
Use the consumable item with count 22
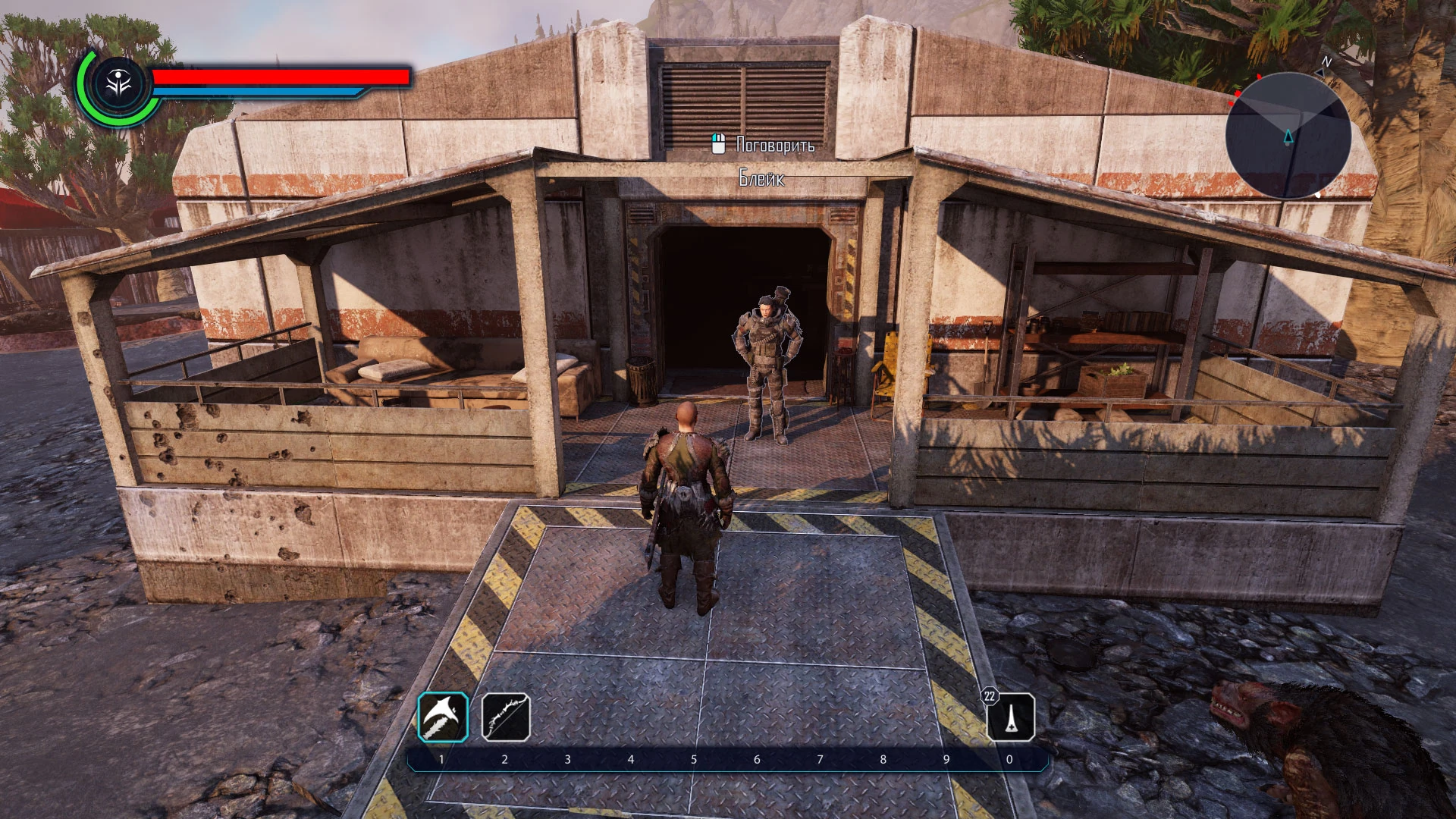(1011, 717)
